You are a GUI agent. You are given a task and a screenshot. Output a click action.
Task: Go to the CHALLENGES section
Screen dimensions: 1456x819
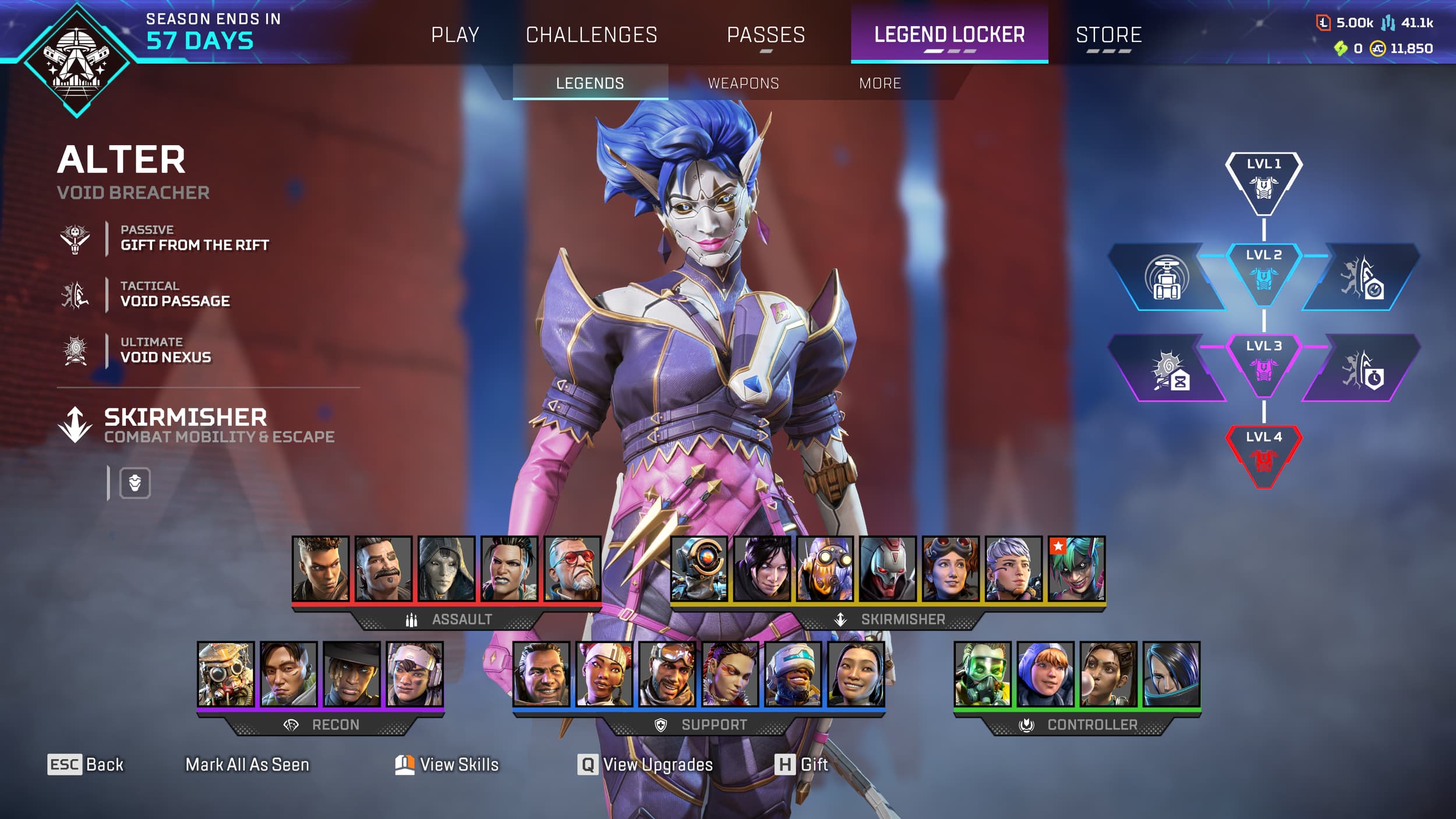coord(592,34)
